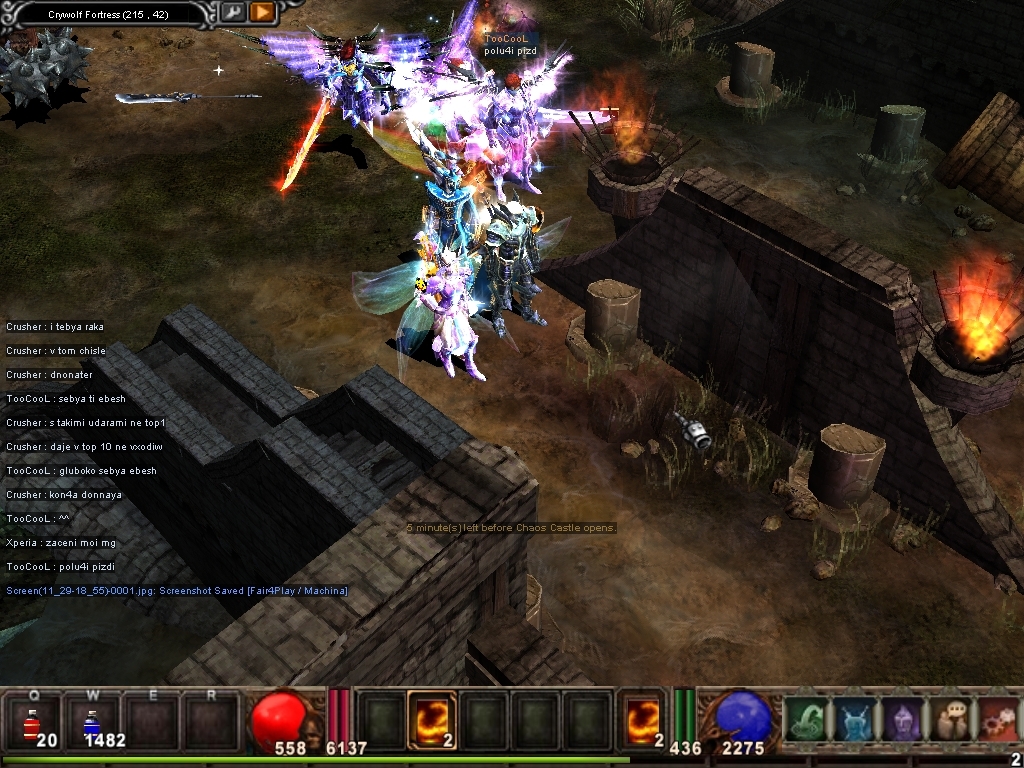Screen dimensions: 1024x768
Task: Use the blue mana potion slot
Action: coord(91,722)
